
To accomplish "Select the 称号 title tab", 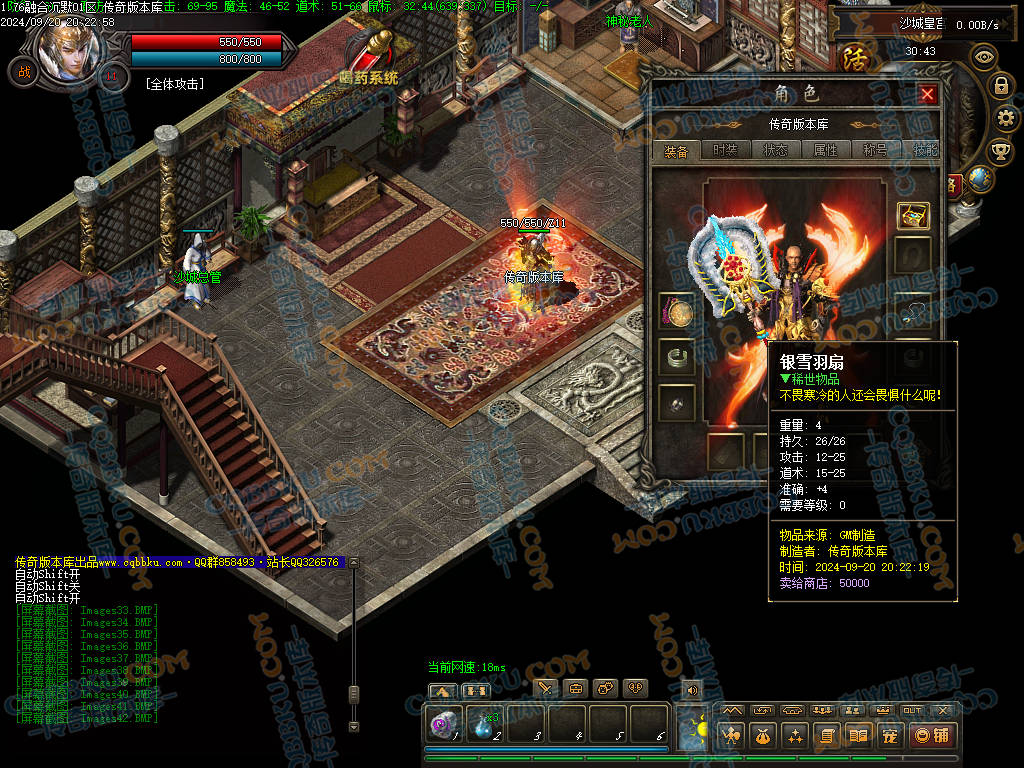I will (875, 151).
